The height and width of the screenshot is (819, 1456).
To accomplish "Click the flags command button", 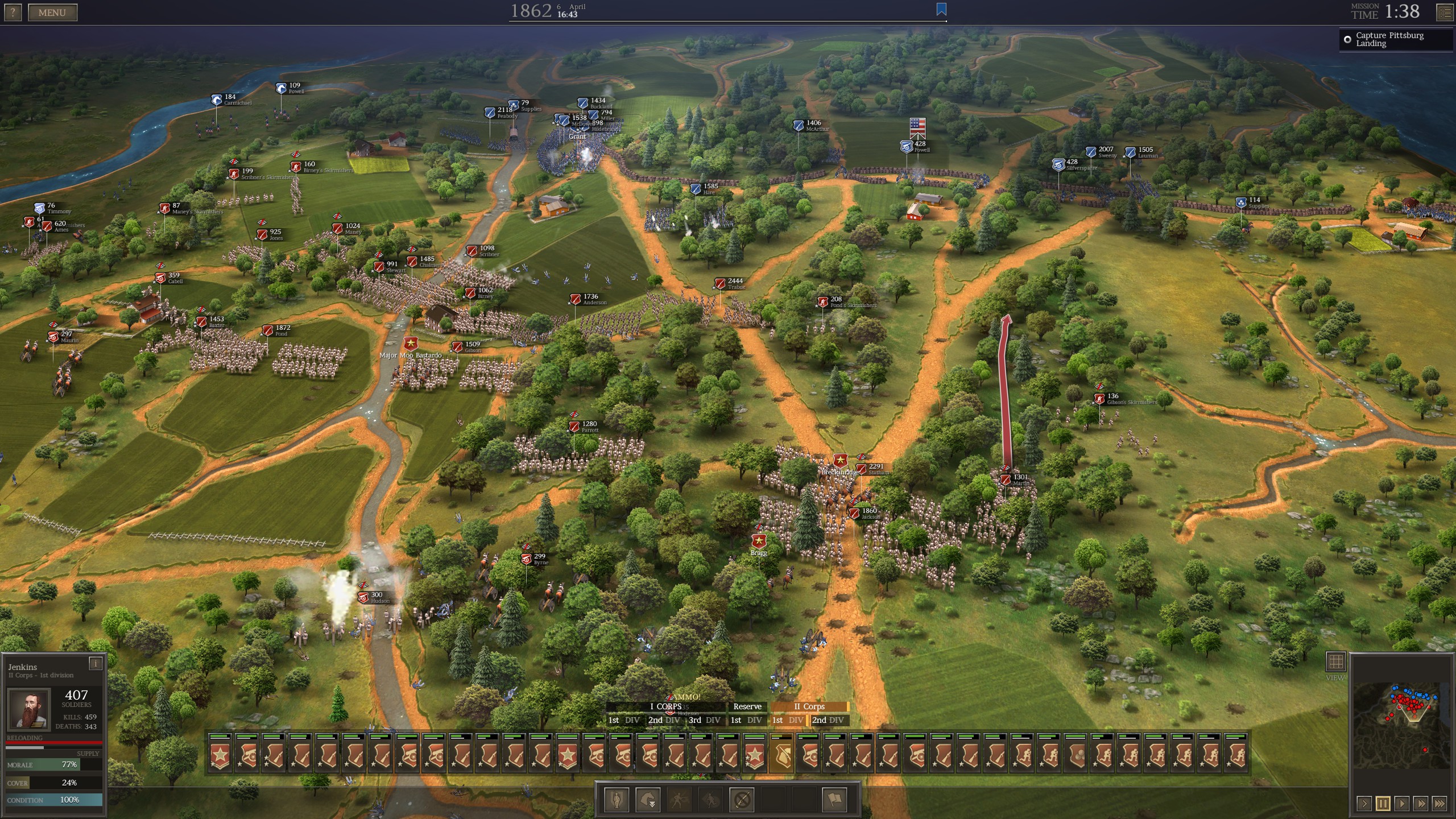I will (834, 800).
